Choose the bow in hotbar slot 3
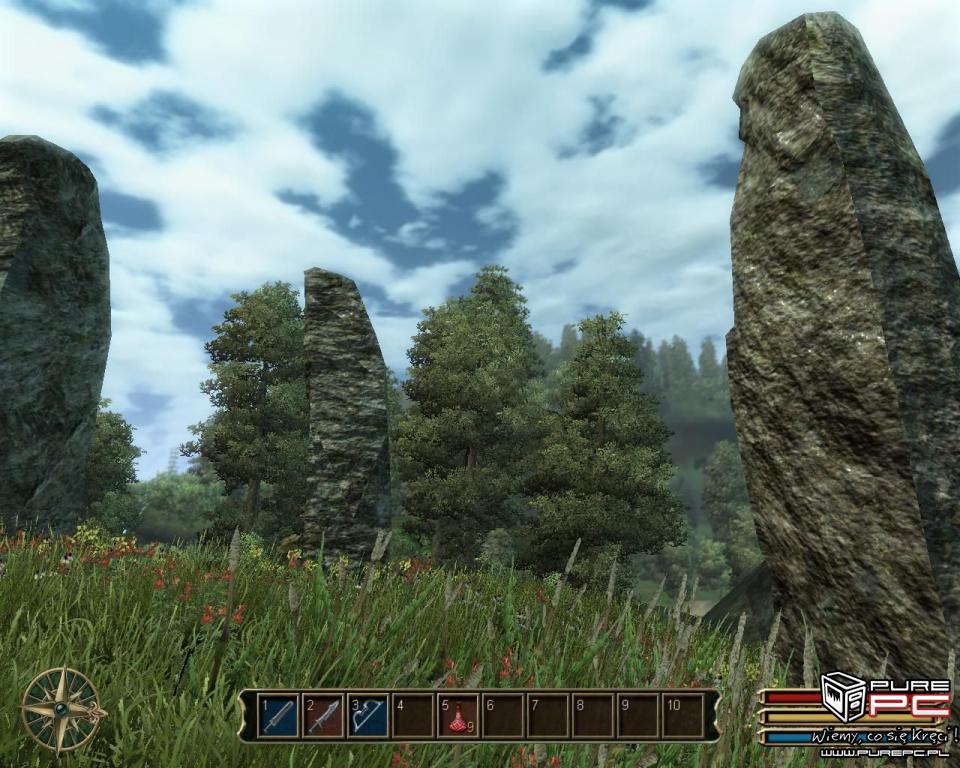Viewport: 960px width, 768px height. (367, 716)
